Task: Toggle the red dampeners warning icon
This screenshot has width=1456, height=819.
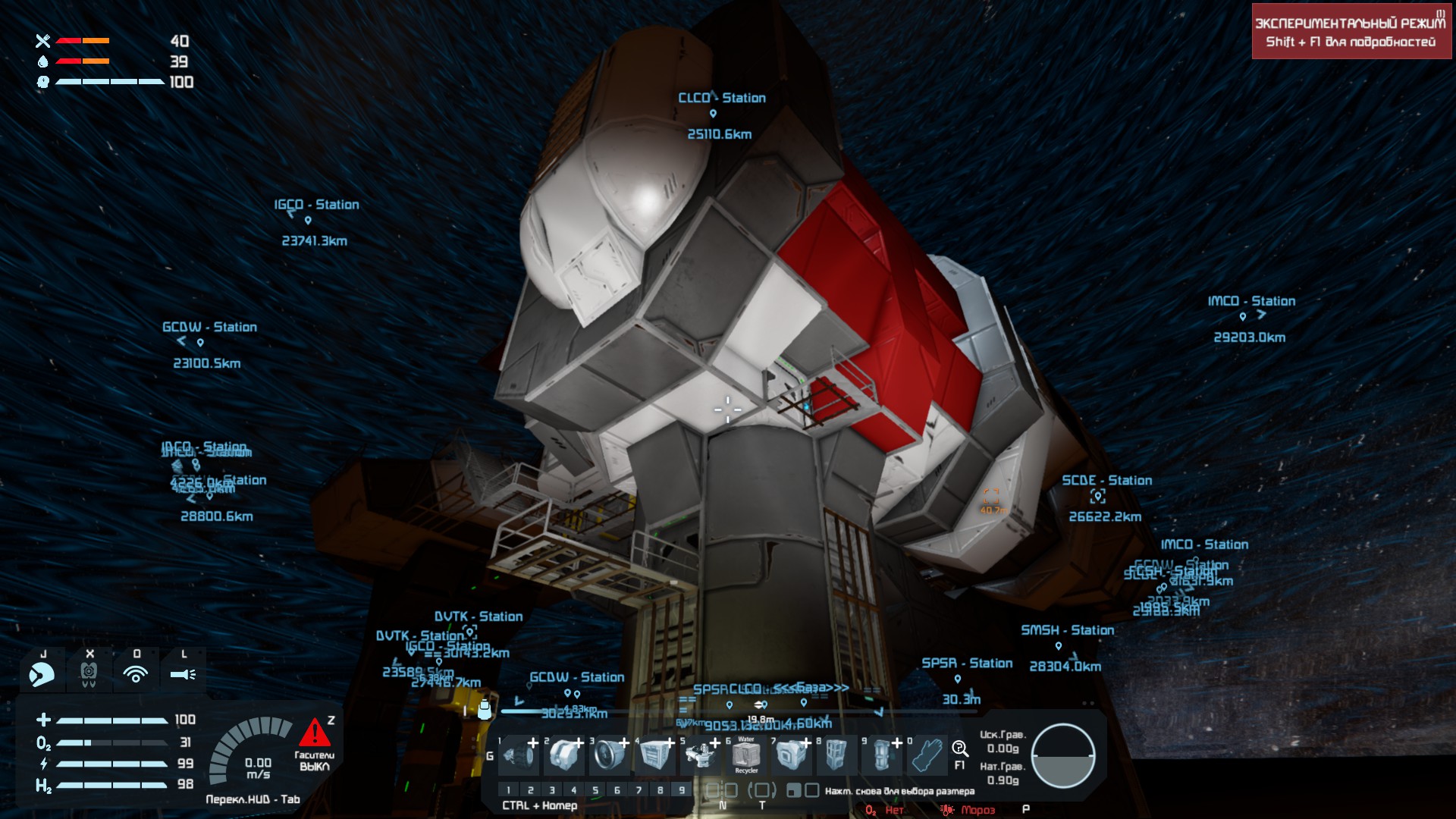Action: tap(314, 733)
